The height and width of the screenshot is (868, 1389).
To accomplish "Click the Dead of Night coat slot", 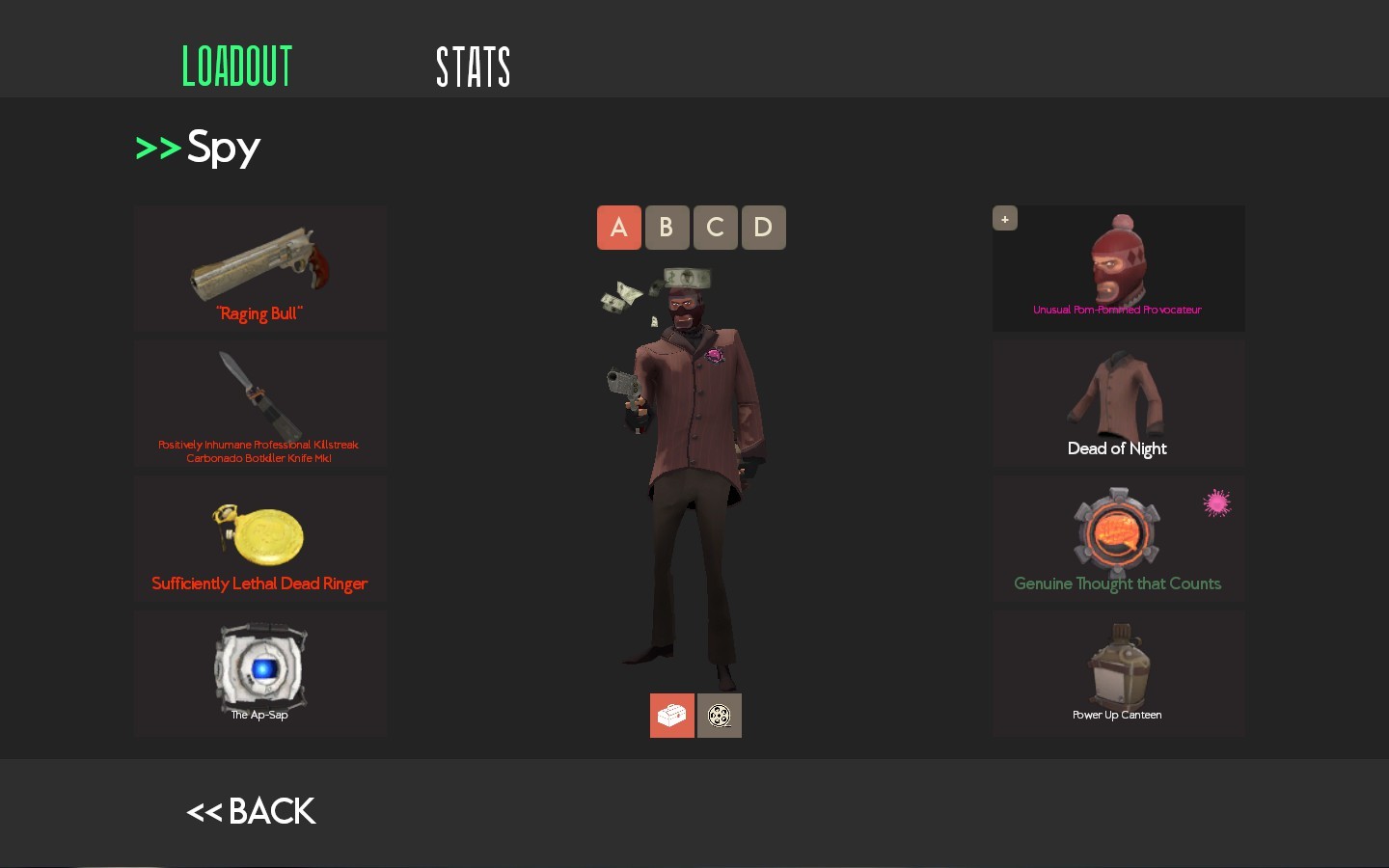I will click(1117, 403).
